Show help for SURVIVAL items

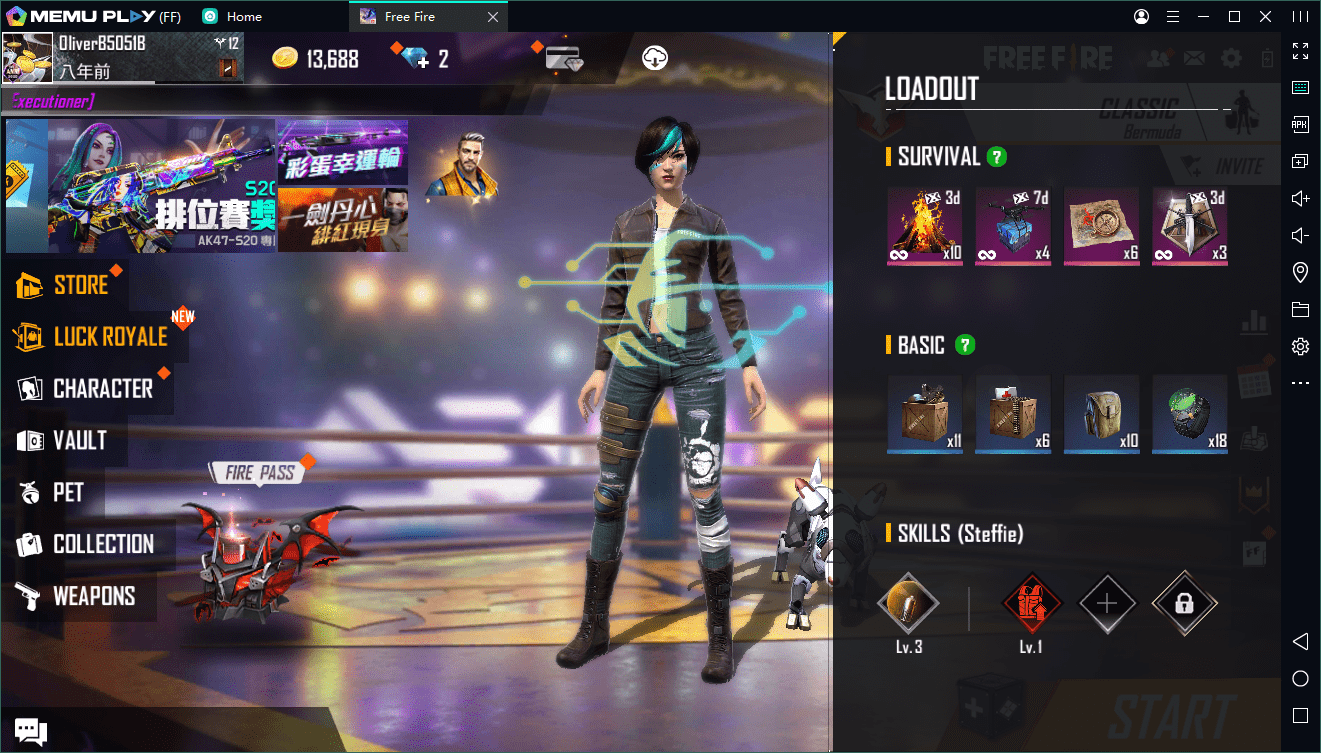point(996,157)
